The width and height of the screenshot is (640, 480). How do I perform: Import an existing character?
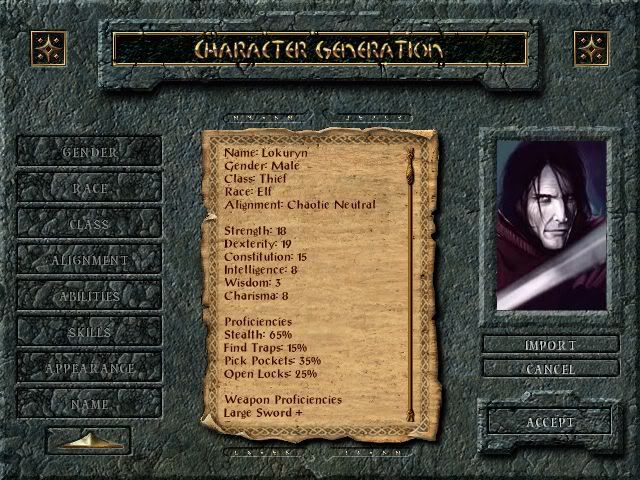(550, 345)
